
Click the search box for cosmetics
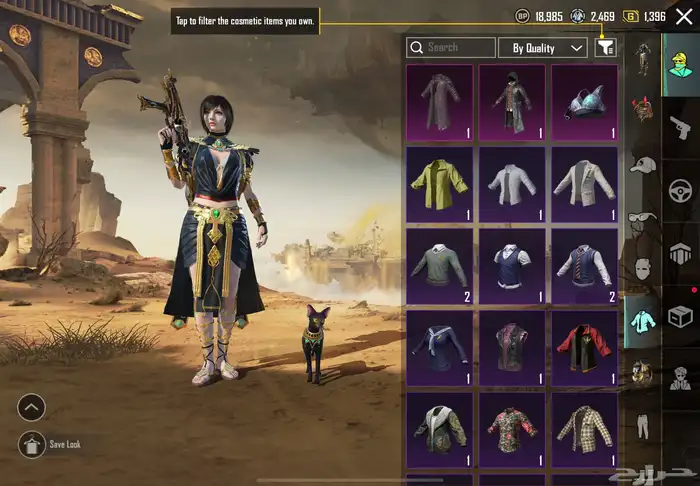pyautogui.click(x=451, y=47)
